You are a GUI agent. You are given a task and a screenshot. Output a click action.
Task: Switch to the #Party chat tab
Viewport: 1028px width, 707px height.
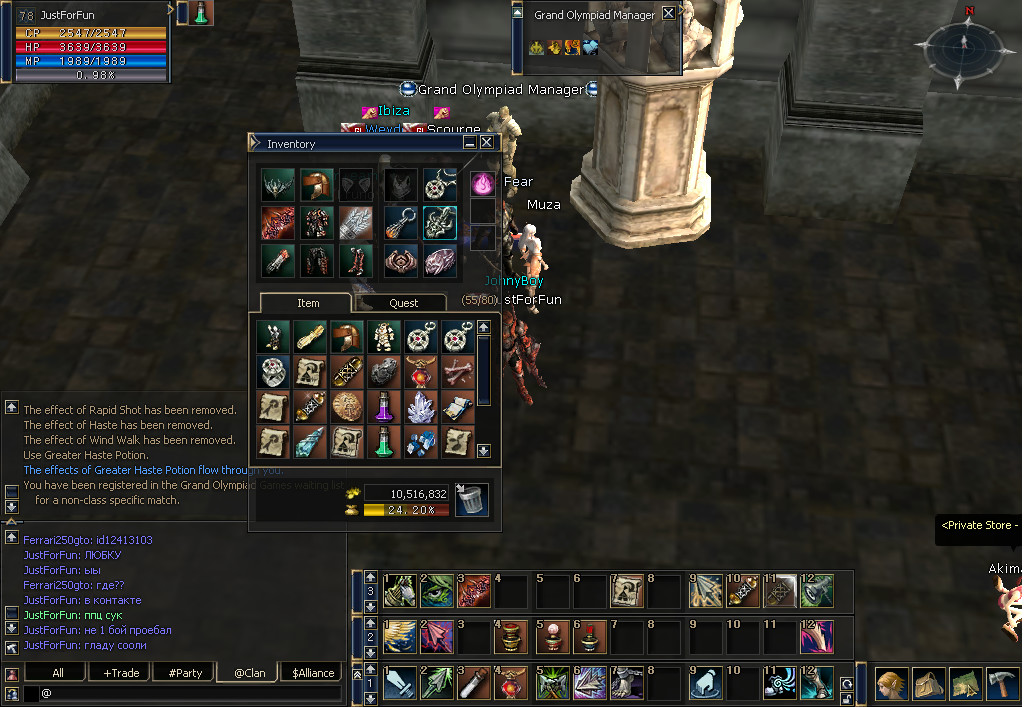pos(185,673)
